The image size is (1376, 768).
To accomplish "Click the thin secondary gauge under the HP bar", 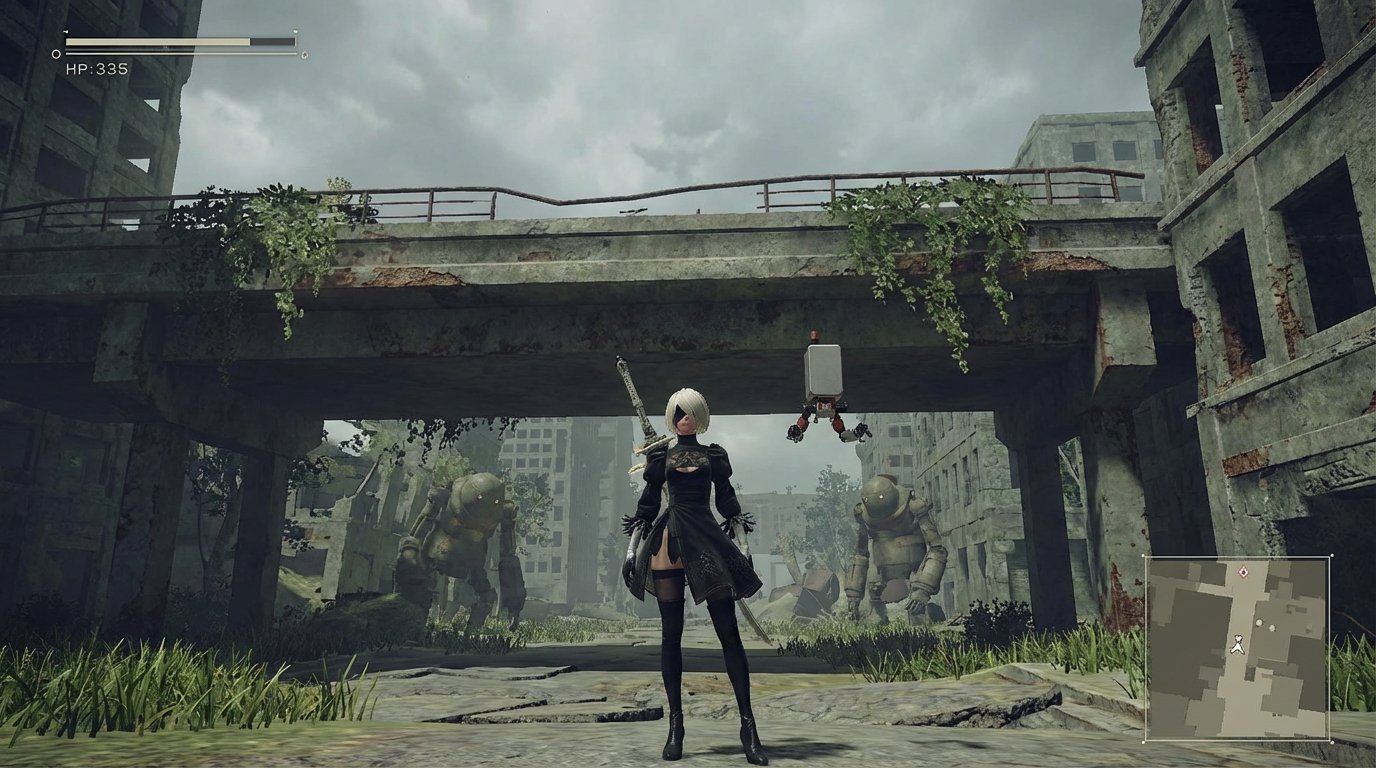I will tap(182, 53).
